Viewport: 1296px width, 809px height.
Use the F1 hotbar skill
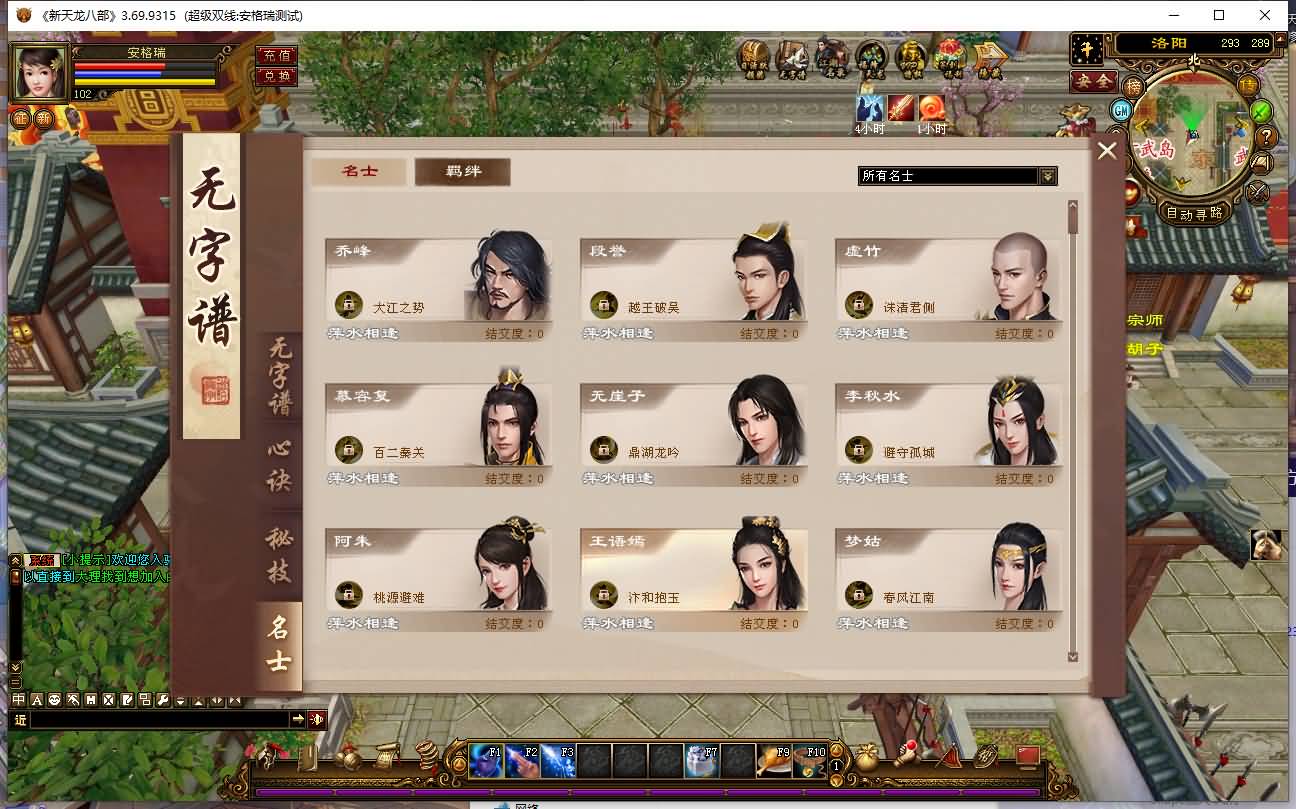point(486,762)
